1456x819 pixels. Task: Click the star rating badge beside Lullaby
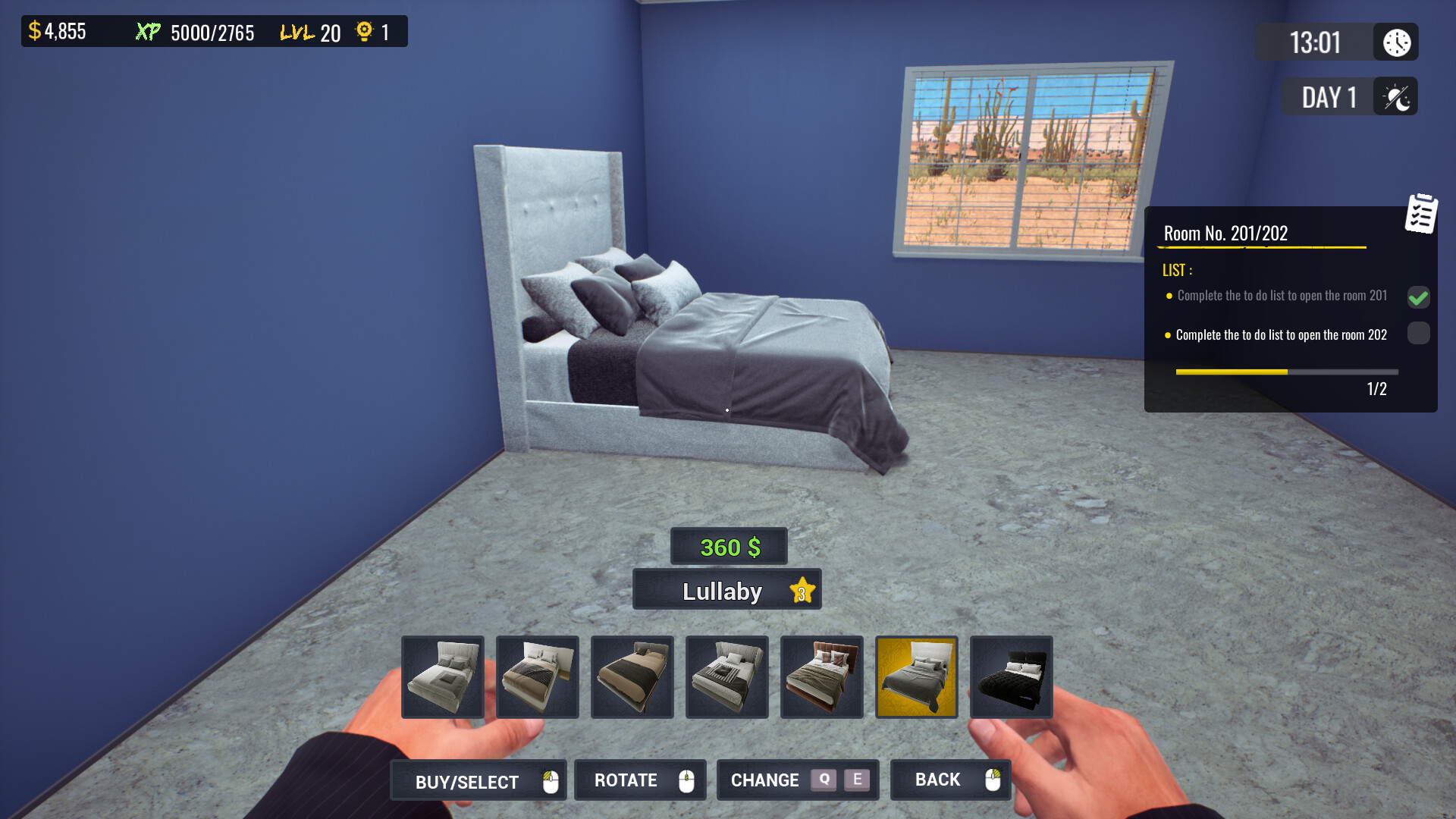(802, 590)
